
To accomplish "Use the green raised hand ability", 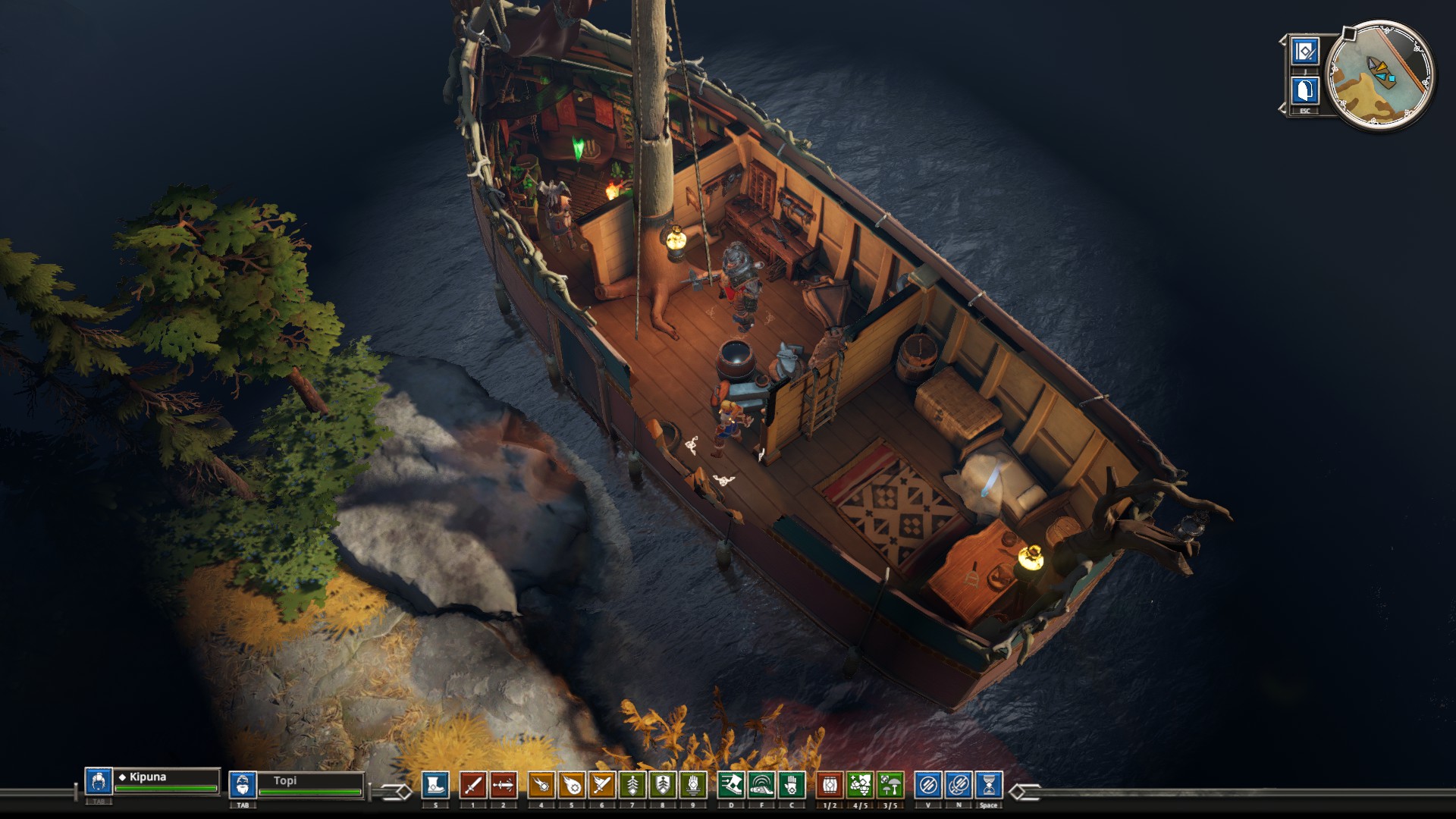I will pyautogui.click(x=693, y=786).
